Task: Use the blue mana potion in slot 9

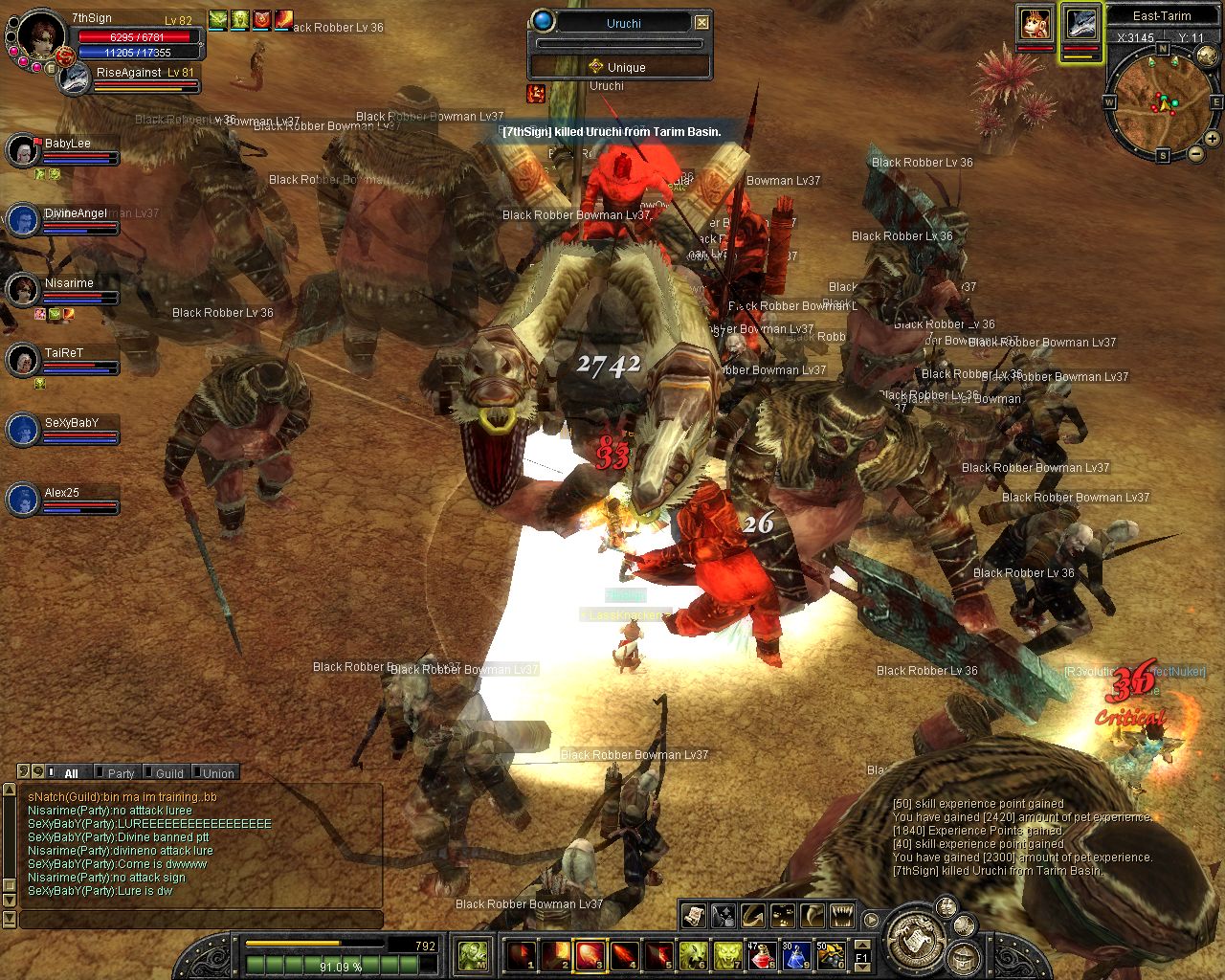Action: point(796,955)
